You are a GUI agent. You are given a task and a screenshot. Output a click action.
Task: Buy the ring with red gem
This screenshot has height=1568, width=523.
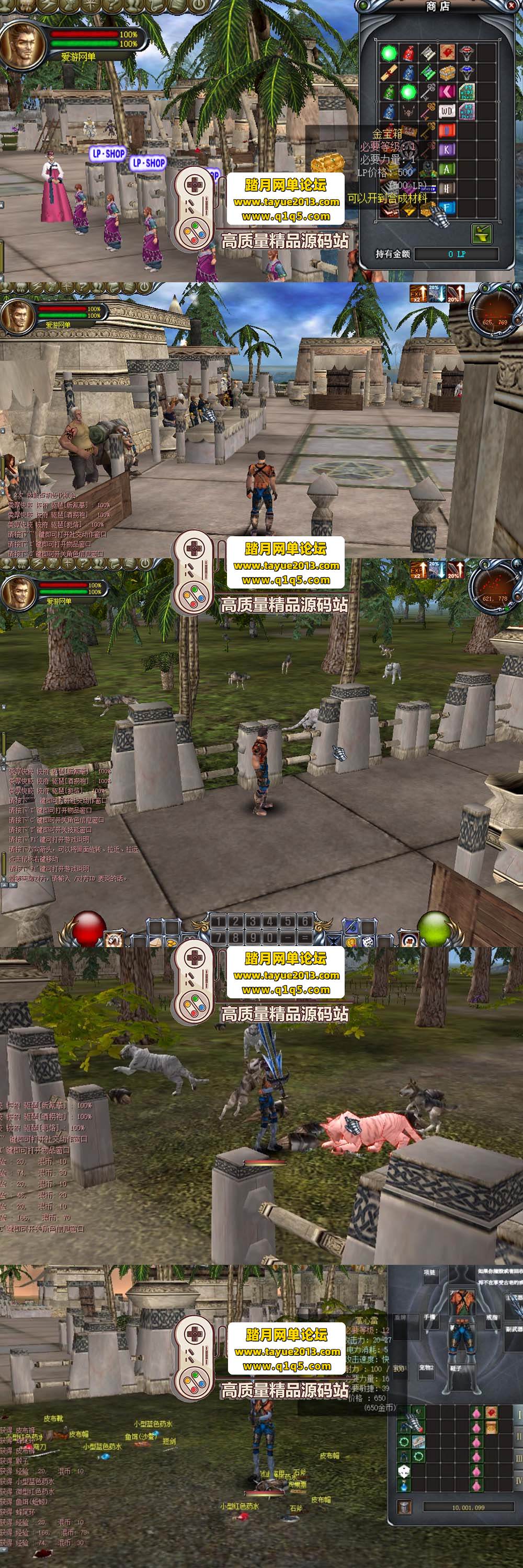coord(467,53)
